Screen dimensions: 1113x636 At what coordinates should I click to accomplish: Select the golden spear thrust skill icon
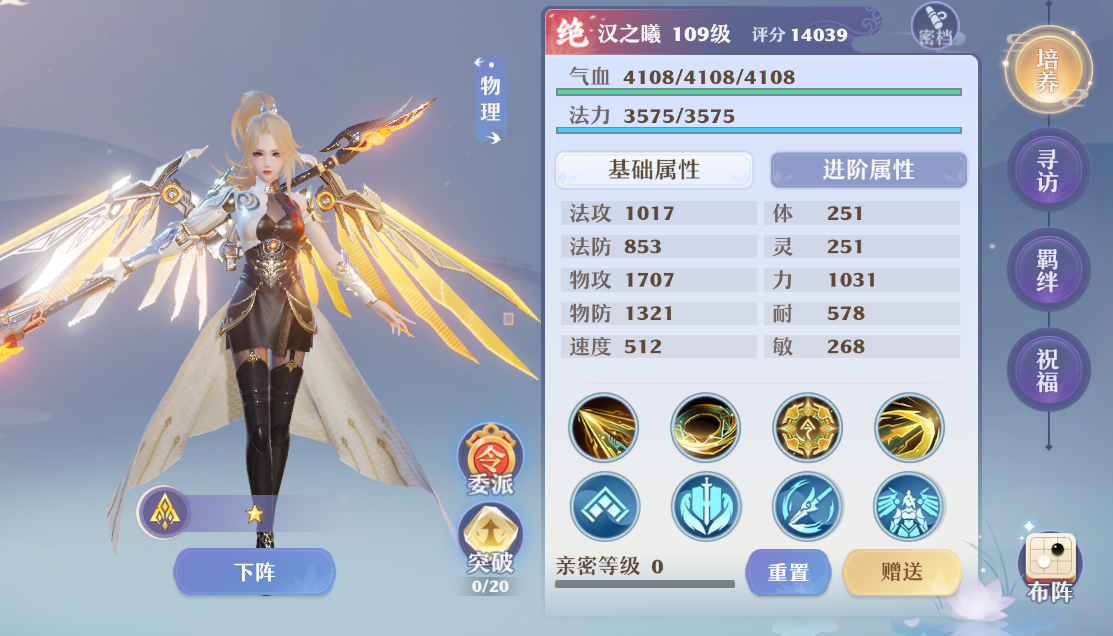[604, 428]
